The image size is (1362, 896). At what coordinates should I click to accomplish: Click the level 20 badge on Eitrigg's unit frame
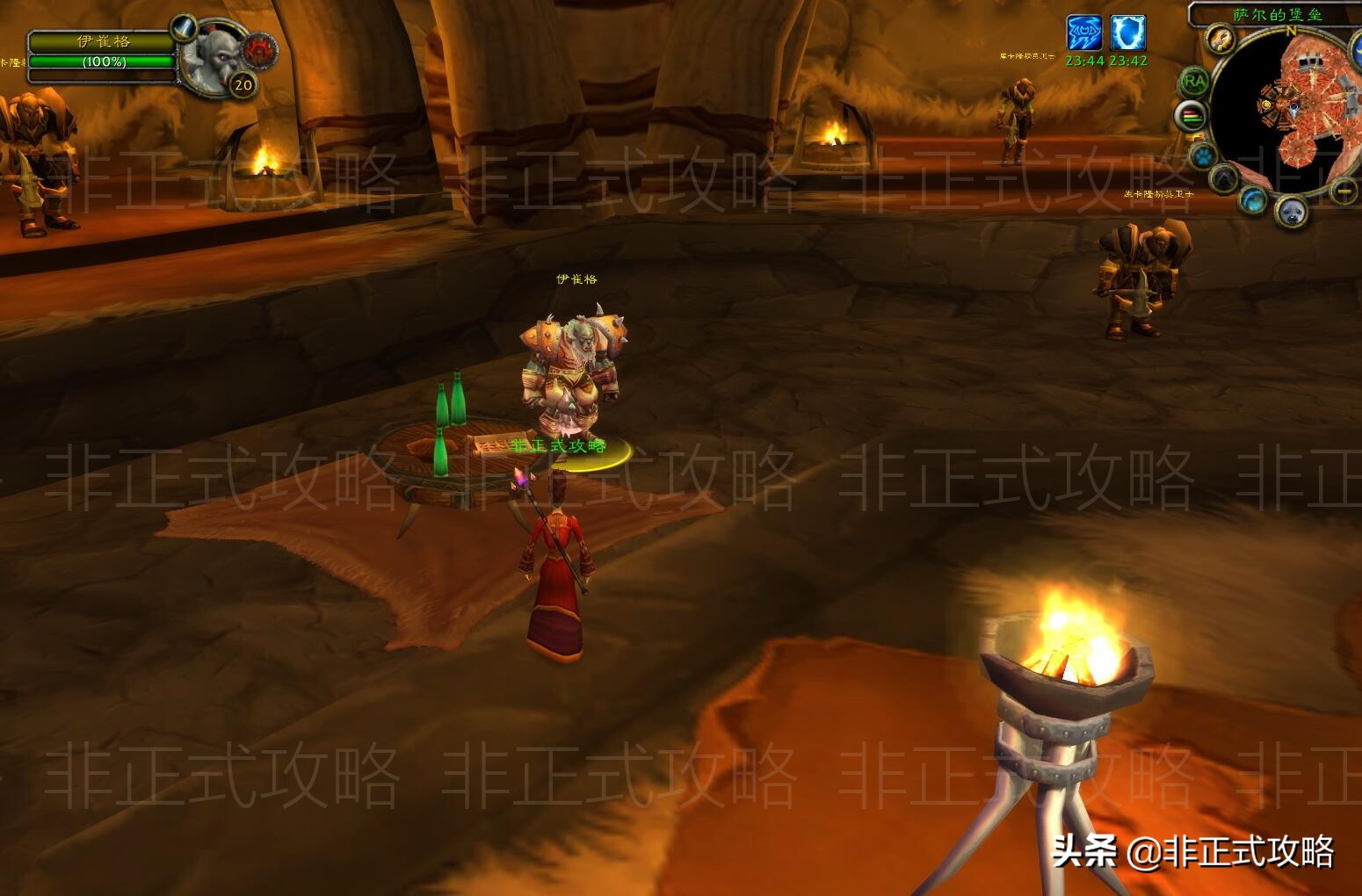point(242,83)
